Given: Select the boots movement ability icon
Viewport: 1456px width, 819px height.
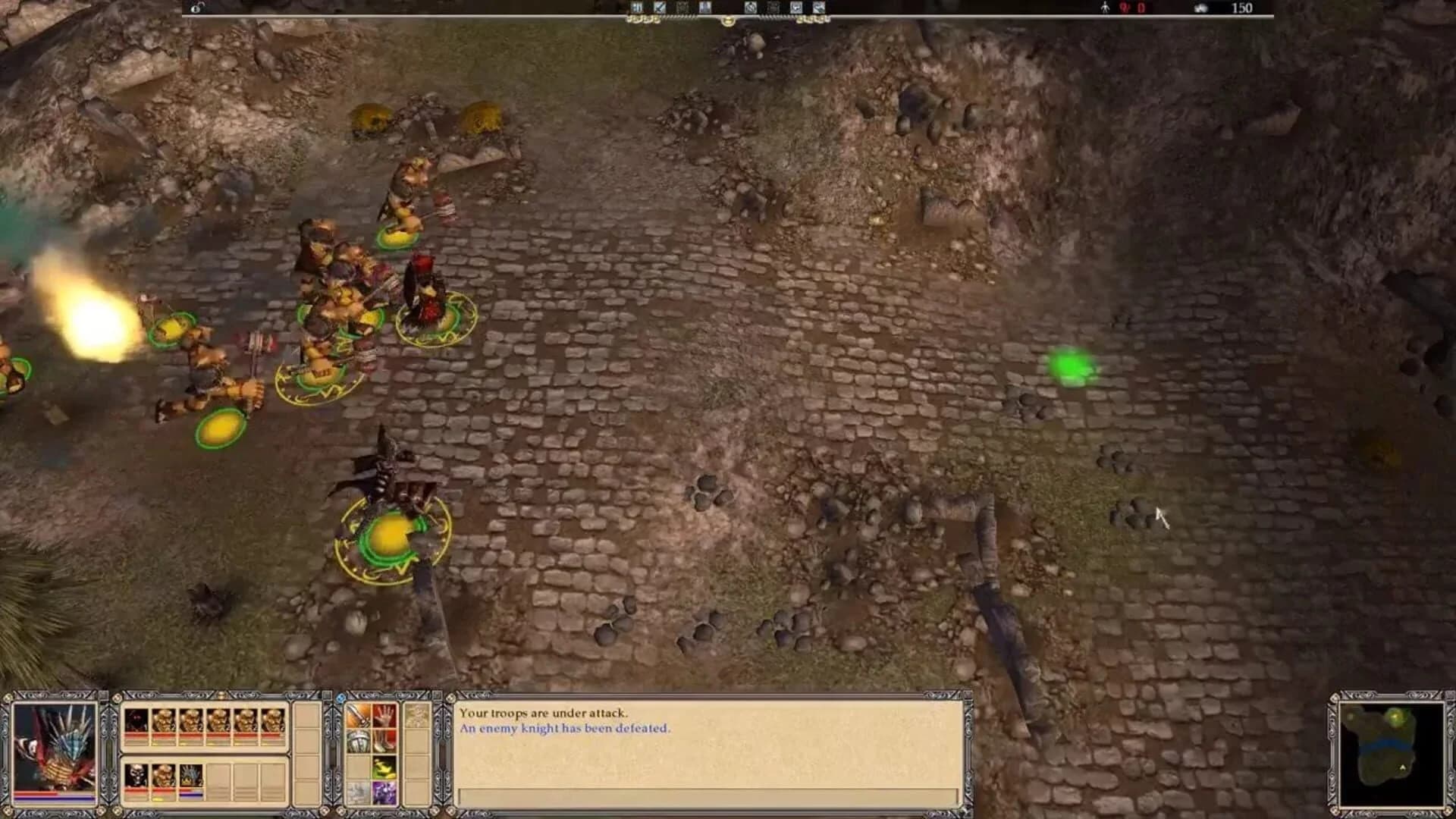Looking at the screenshot, I should 385,742.
